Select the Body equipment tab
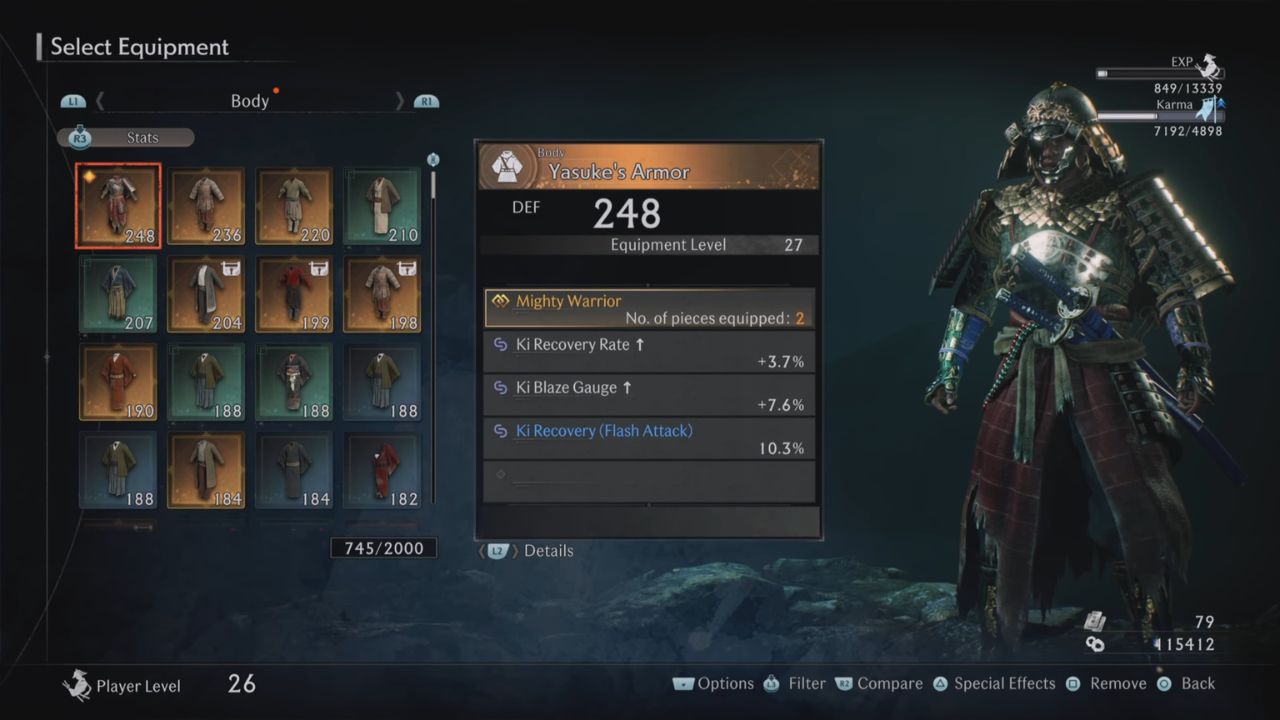 250,101
